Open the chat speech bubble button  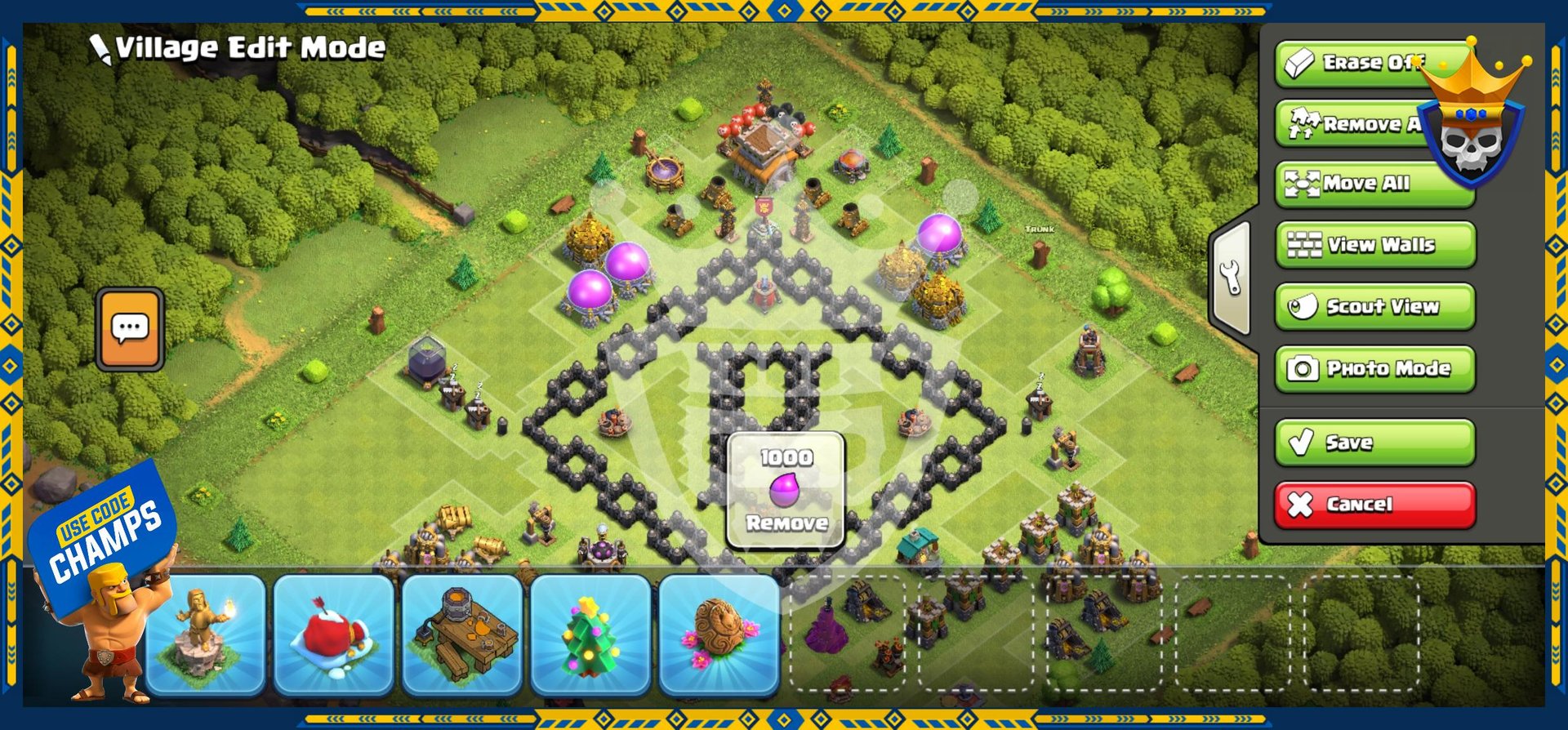(x=130, y=329)
